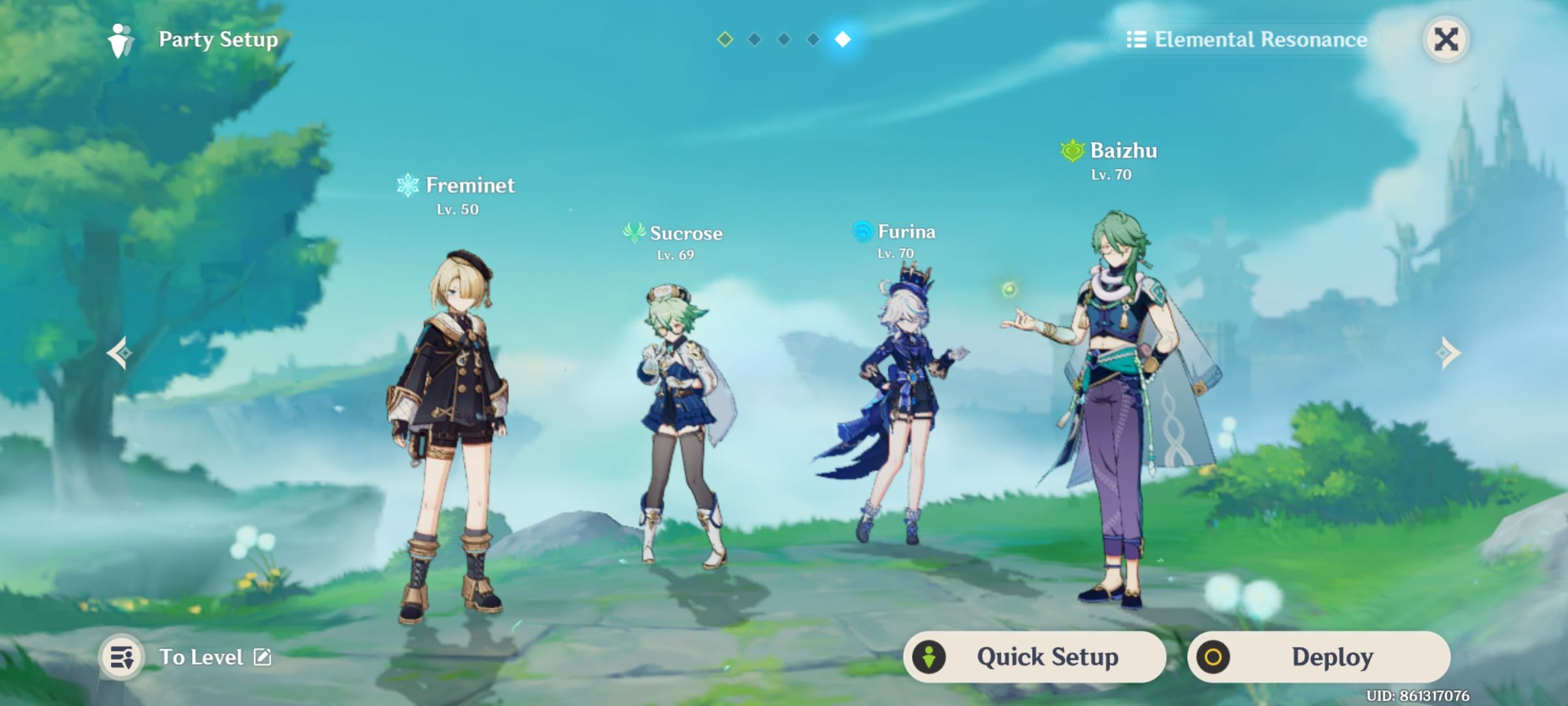
Task: Switch to the previous party with left arrow
Action: click(x=120, y=353)
